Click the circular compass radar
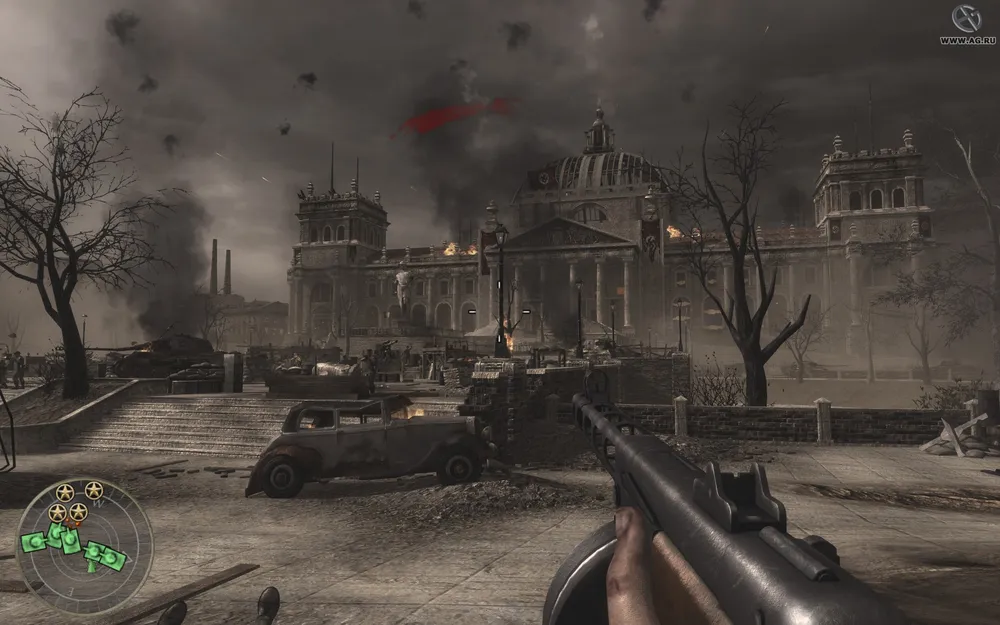 [84, 546]
